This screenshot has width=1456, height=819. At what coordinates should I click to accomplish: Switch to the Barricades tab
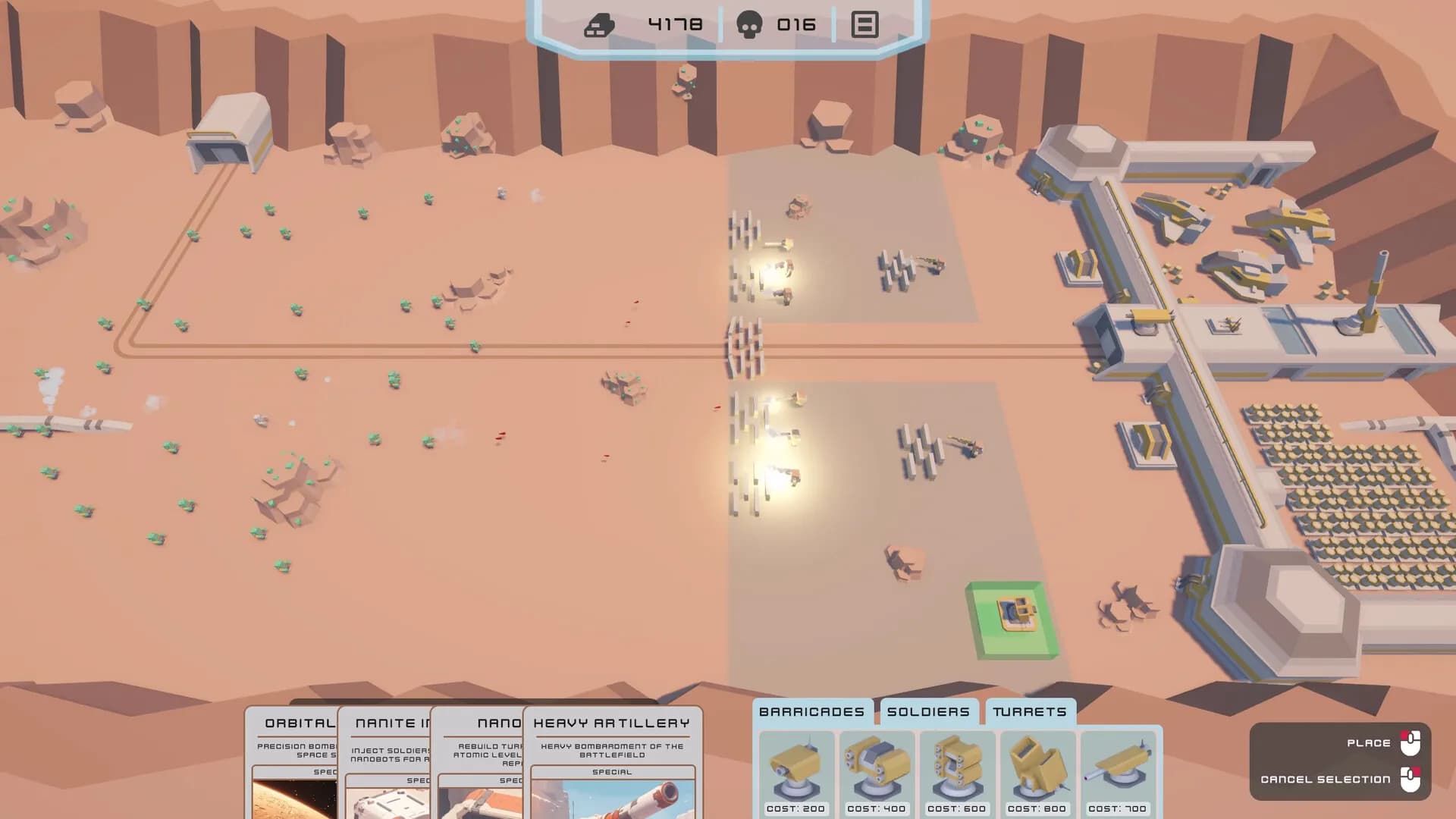[x=811, y=711]
